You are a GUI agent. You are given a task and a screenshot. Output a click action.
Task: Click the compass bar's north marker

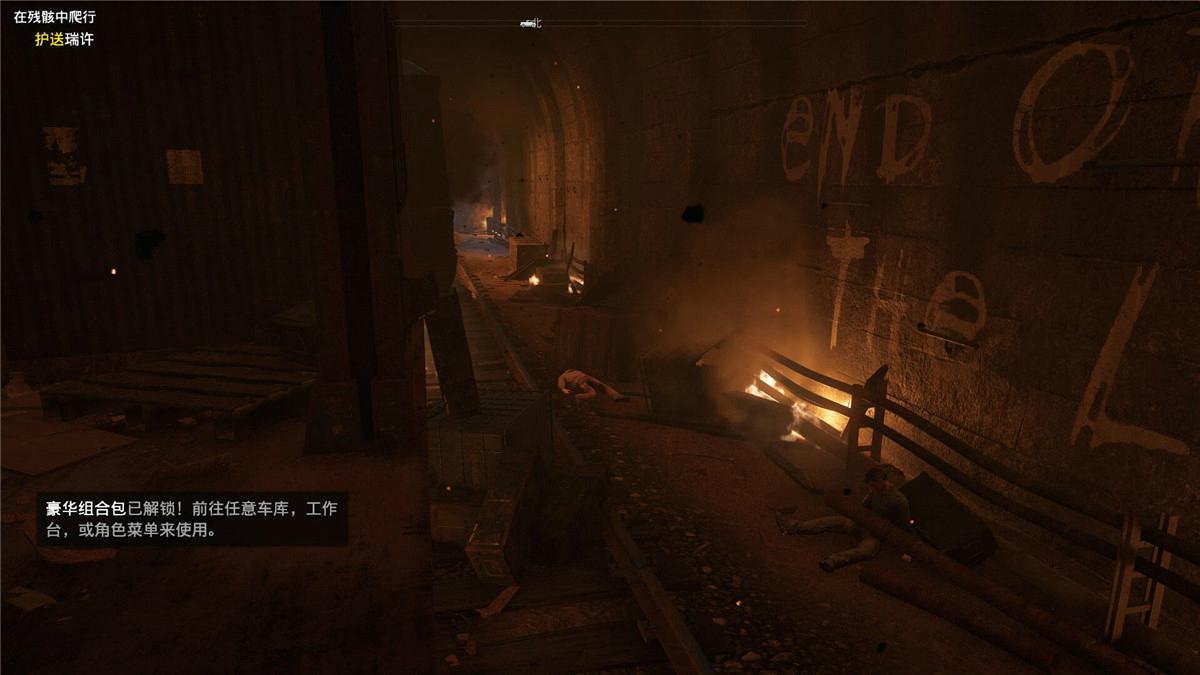point(536,22)
